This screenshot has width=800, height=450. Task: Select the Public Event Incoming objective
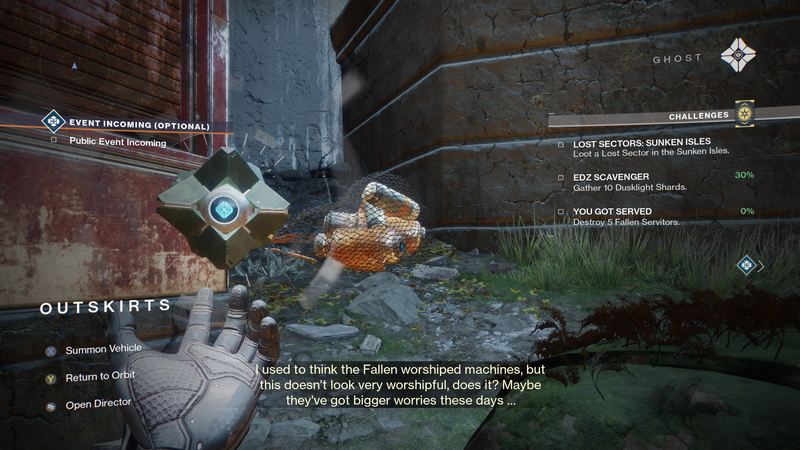click(118, 142)
